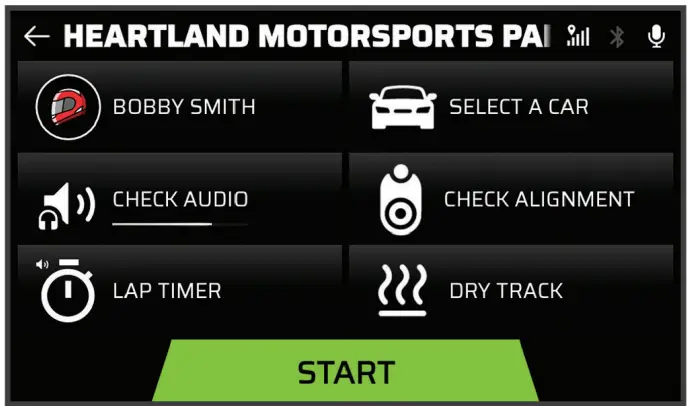Open Check Alignment
689x406 pixels.
tap(510, 199)
